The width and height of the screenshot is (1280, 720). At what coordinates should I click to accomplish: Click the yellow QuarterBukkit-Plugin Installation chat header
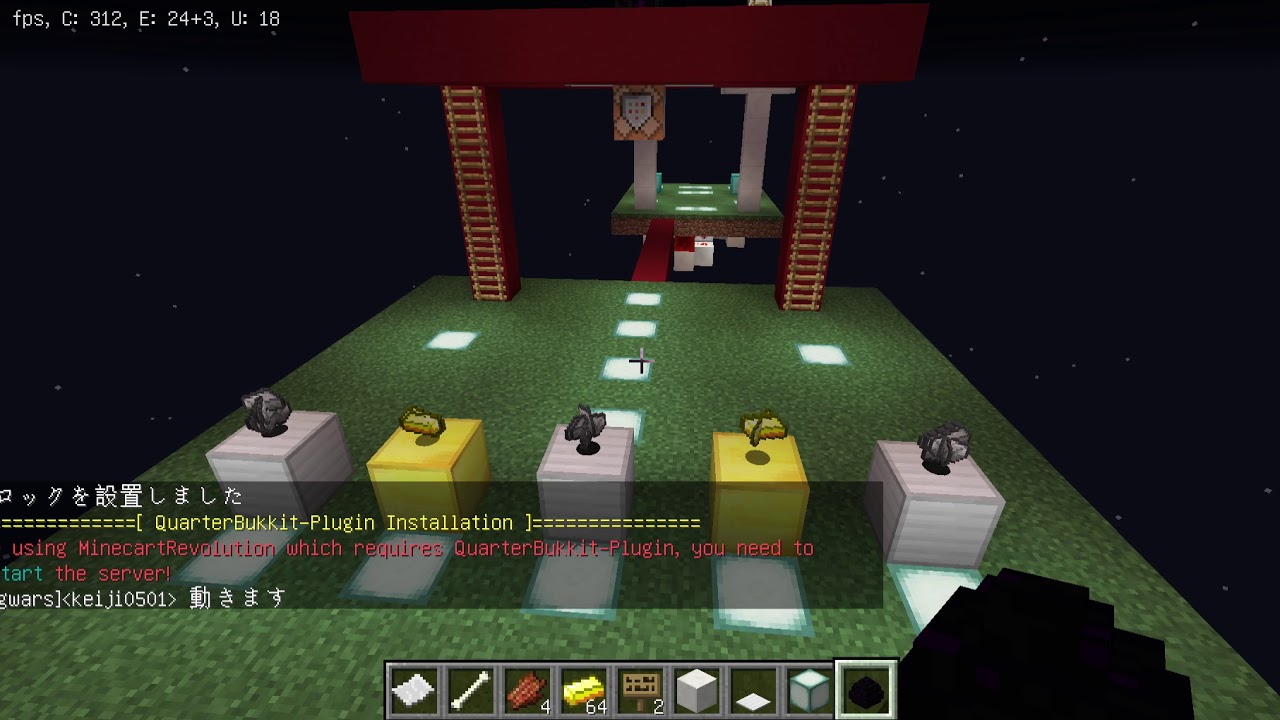click(350, 522)
